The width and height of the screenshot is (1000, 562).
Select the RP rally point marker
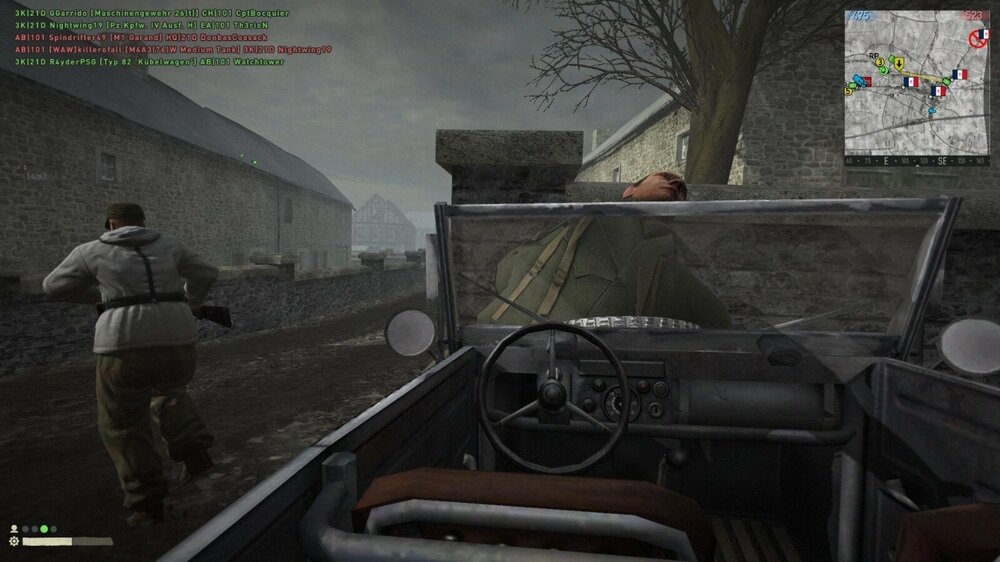coord(875,57)
